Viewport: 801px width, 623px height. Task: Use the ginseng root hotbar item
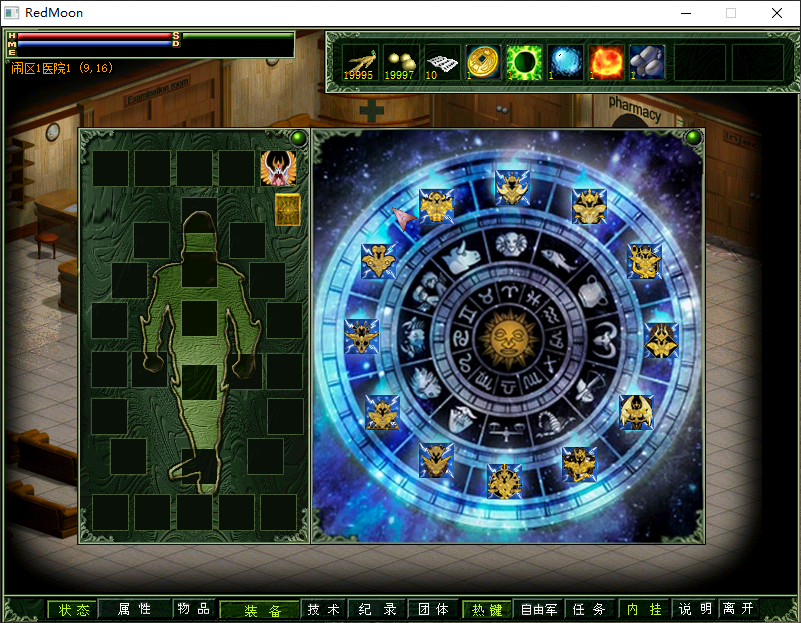click(359, 61)
